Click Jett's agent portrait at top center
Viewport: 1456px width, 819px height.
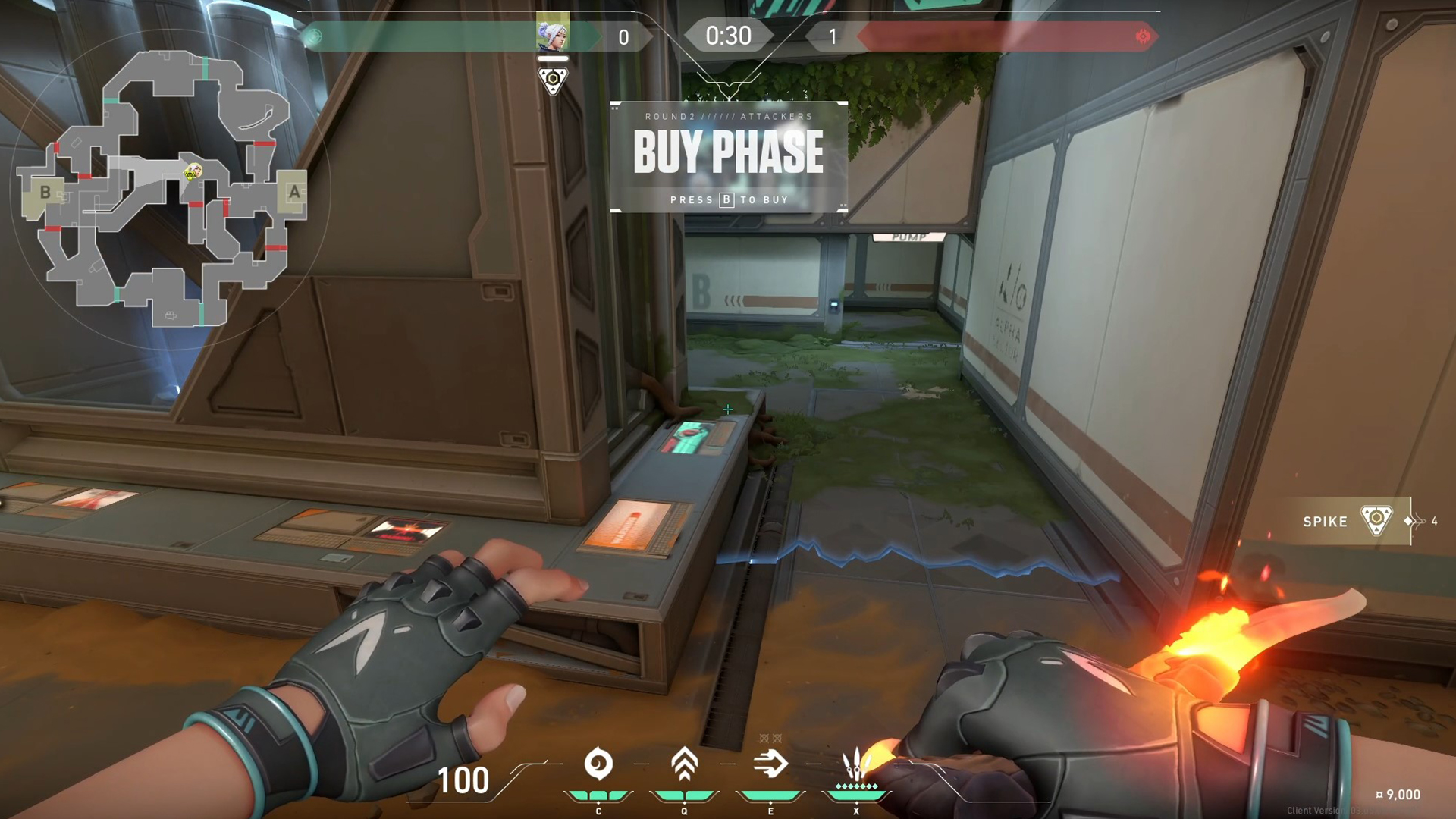click(554, 36)
